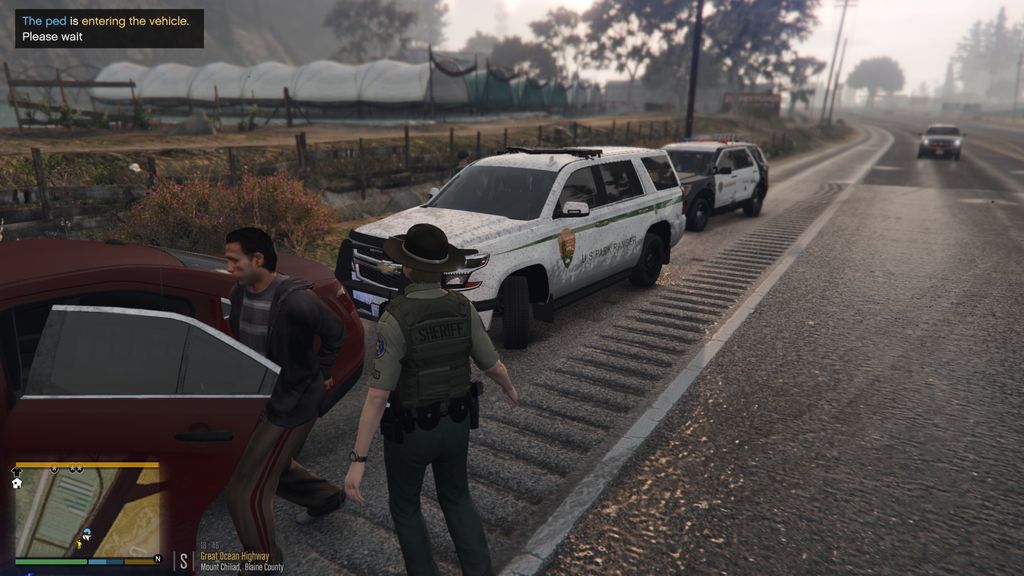
Task: Click the north indicator on minimap
Action: point(157,558)
